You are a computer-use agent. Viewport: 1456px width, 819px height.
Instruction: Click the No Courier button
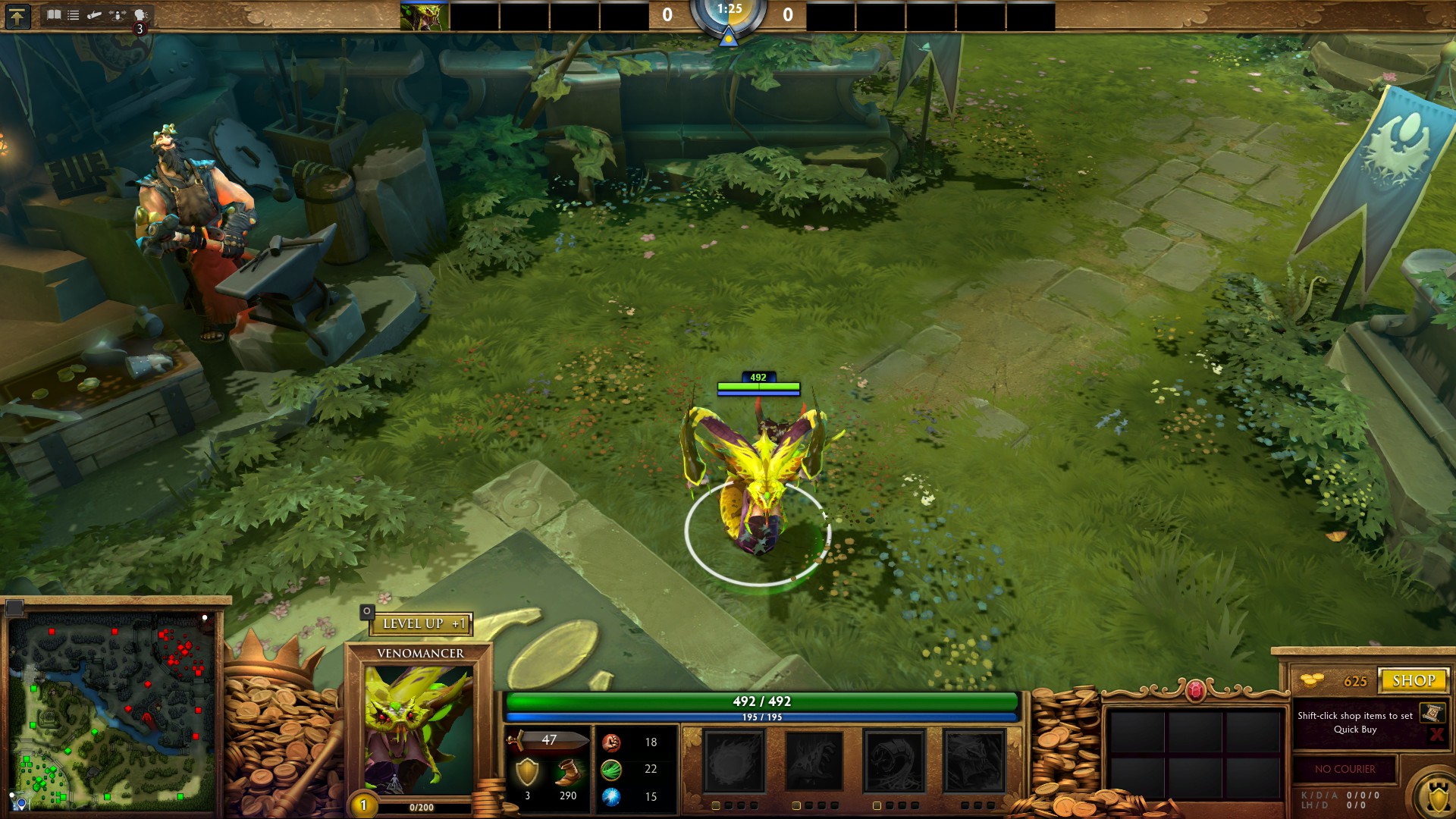click(x=1345, y=769)
